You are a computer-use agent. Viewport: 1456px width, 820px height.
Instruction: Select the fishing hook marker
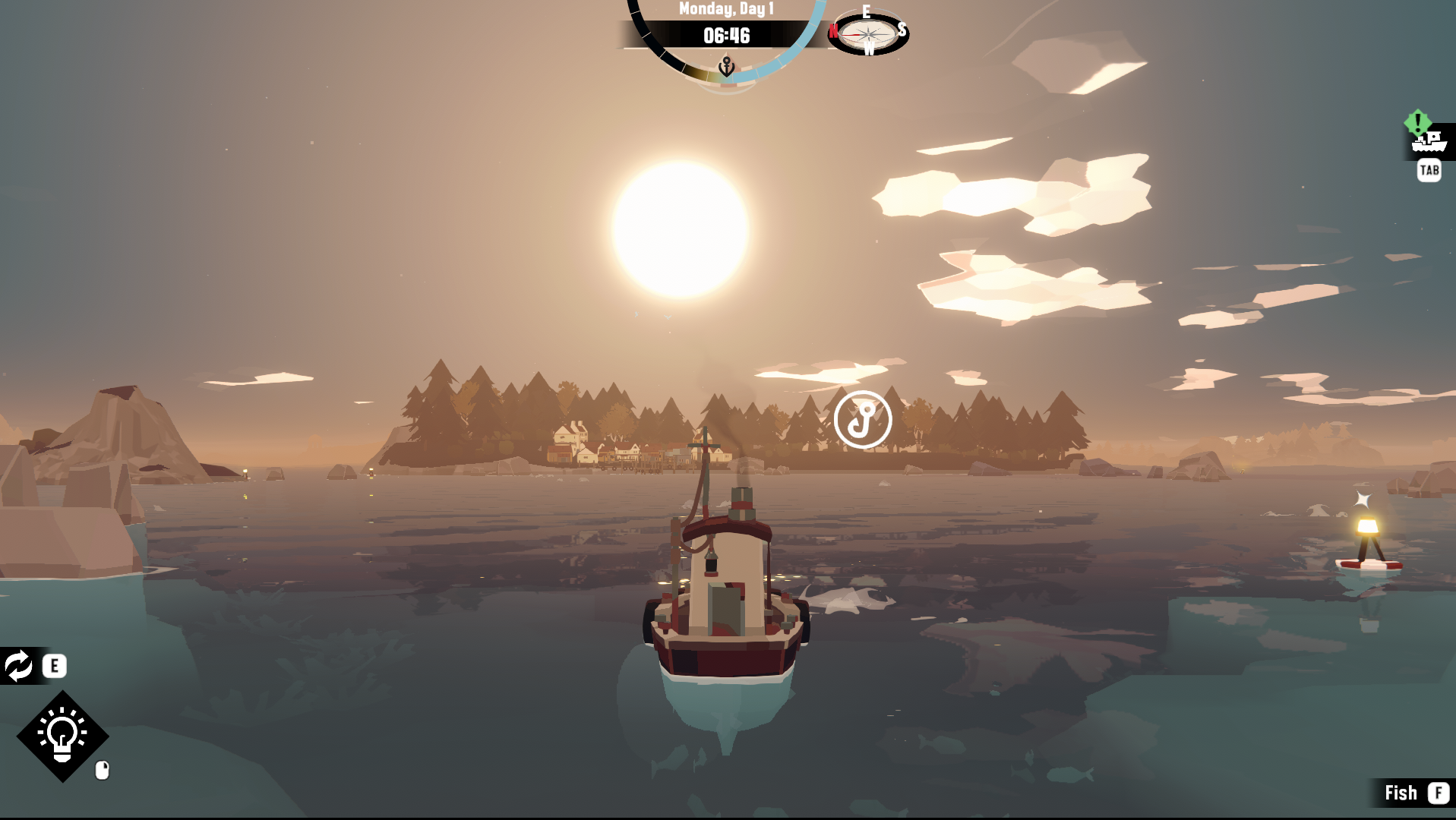coord(862,420)
